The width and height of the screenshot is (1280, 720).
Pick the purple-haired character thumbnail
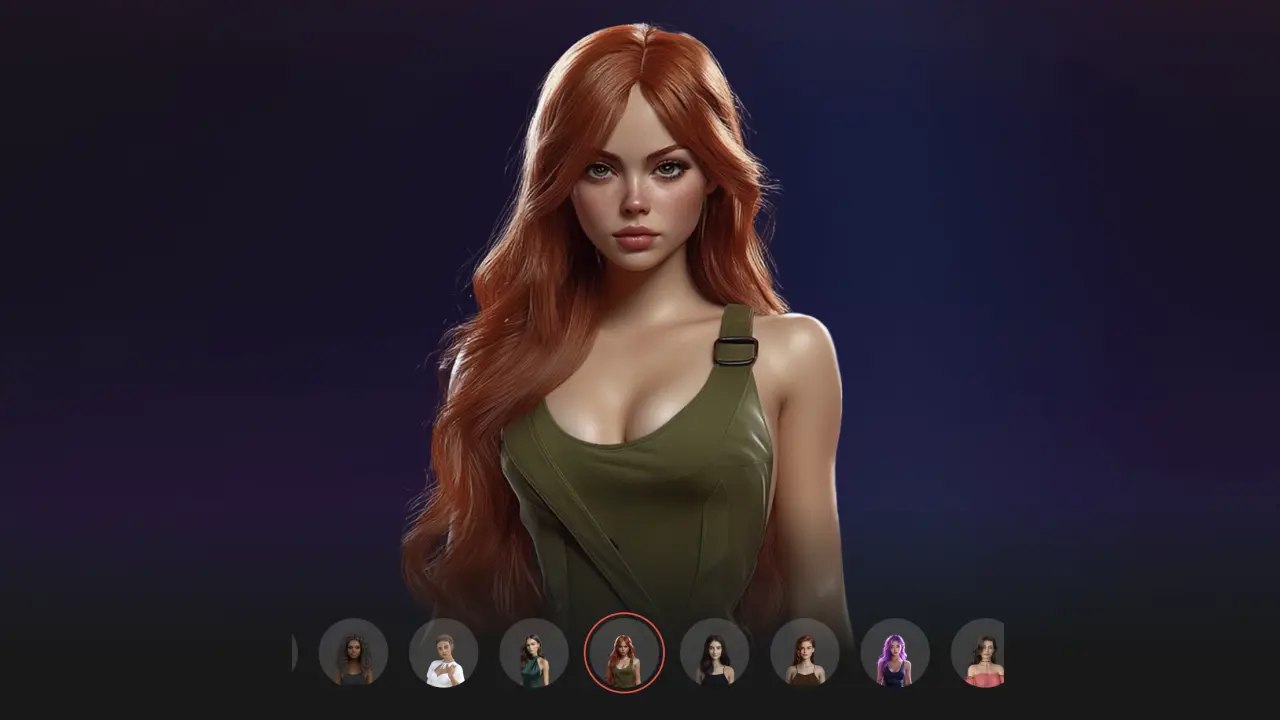[894, 652]
